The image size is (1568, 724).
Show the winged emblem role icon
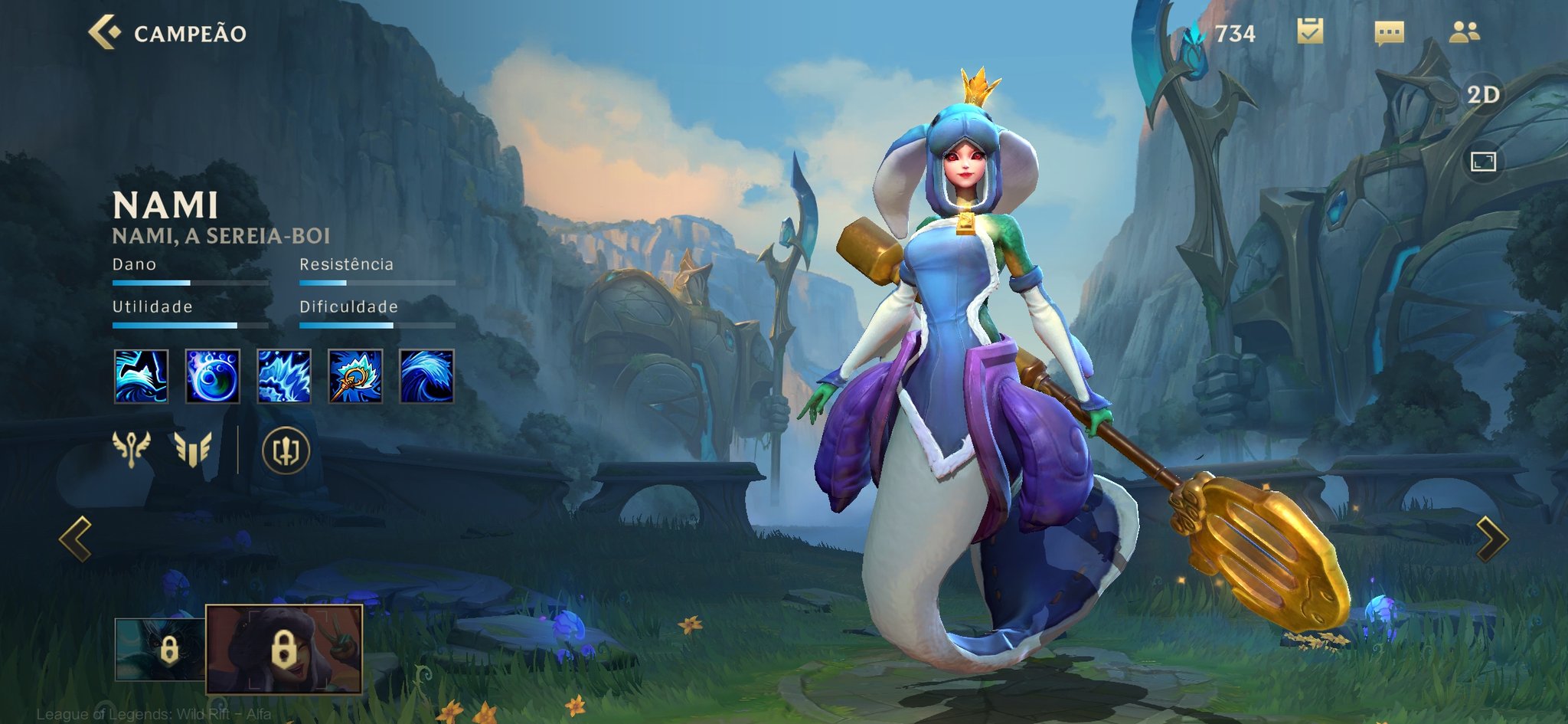(192, 449)
